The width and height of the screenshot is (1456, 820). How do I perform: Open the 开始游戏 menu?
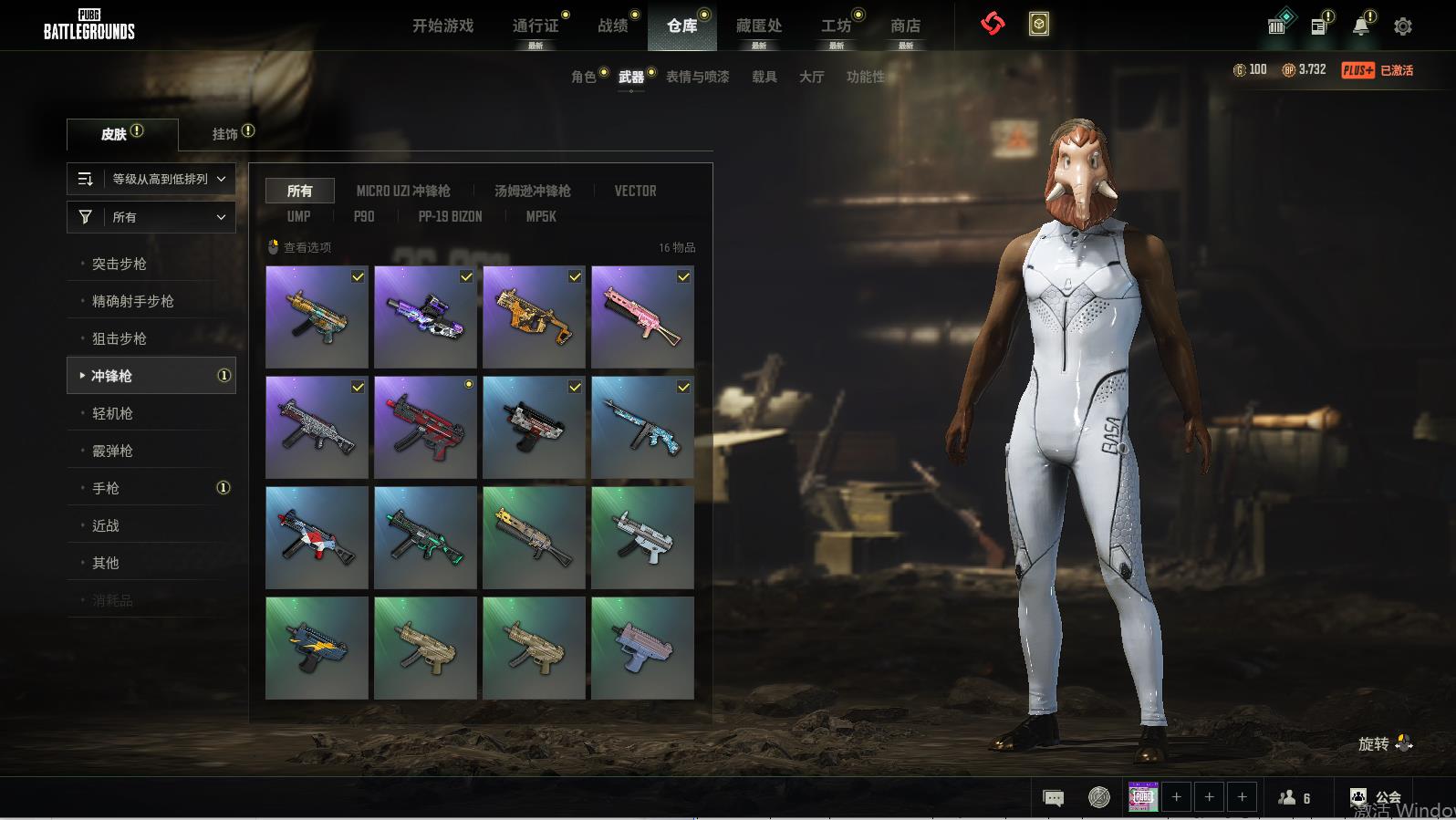(442, 26)
